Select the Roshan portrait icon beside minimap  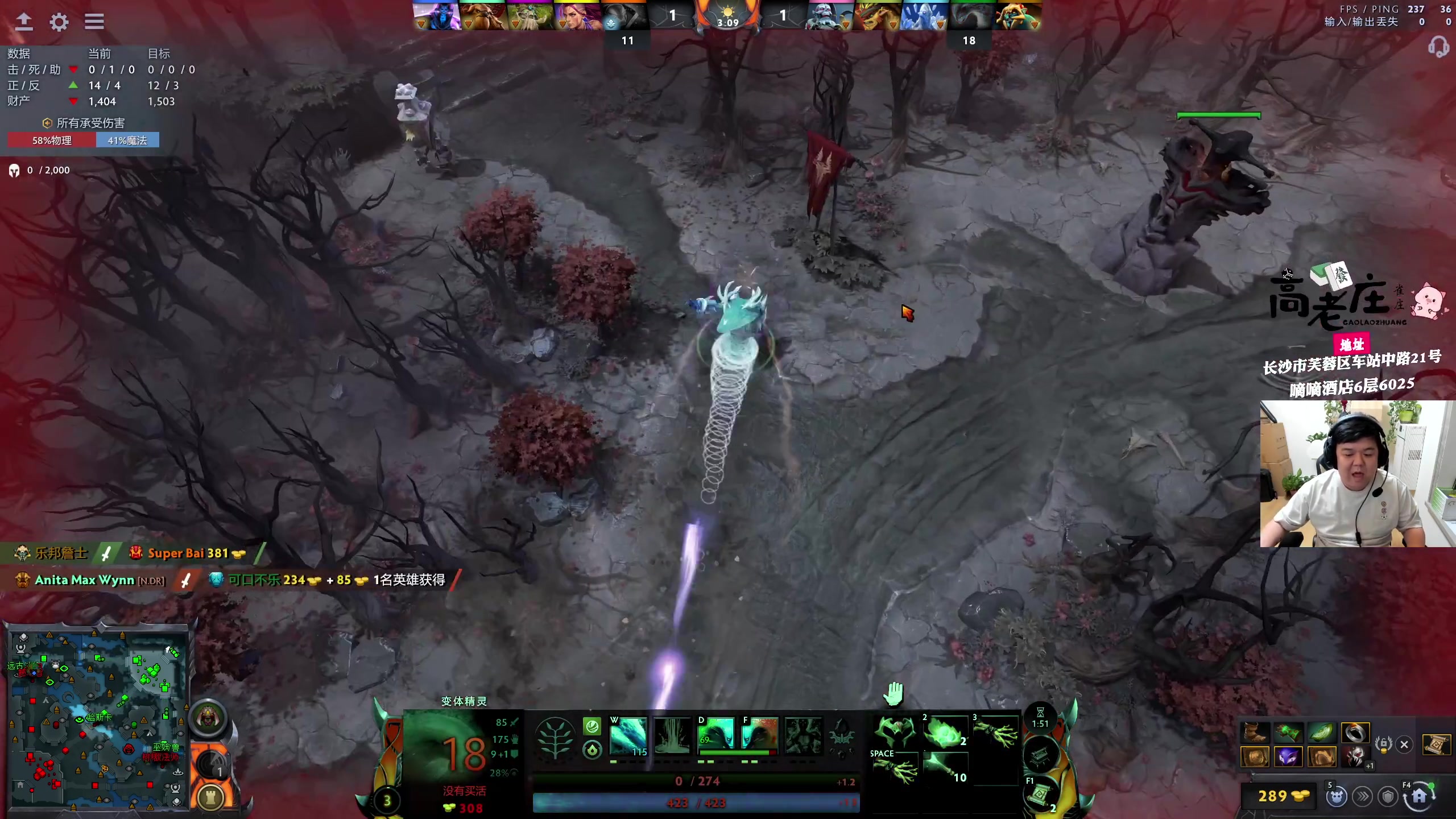(x=208, y=718)
